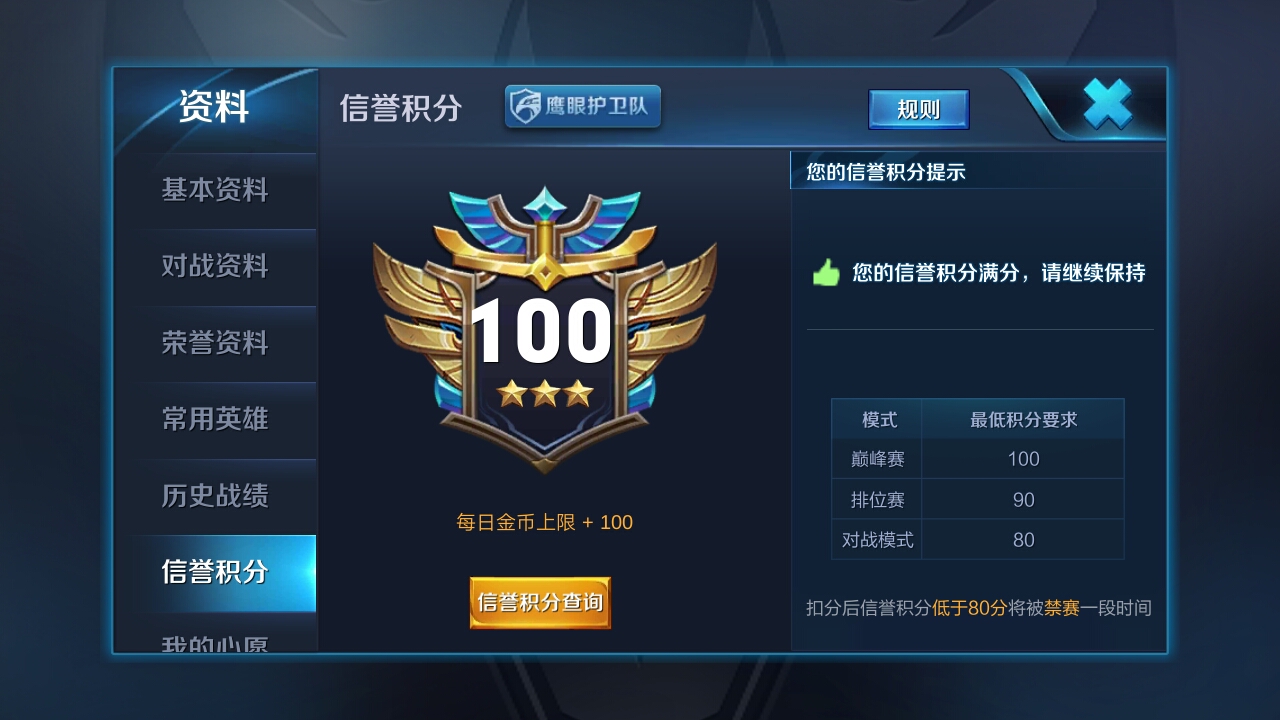Image resolution: width=1280 pixels, height=720 pixels.
Task: Select the 荣誉资料 tab
Action: point(214,343)
